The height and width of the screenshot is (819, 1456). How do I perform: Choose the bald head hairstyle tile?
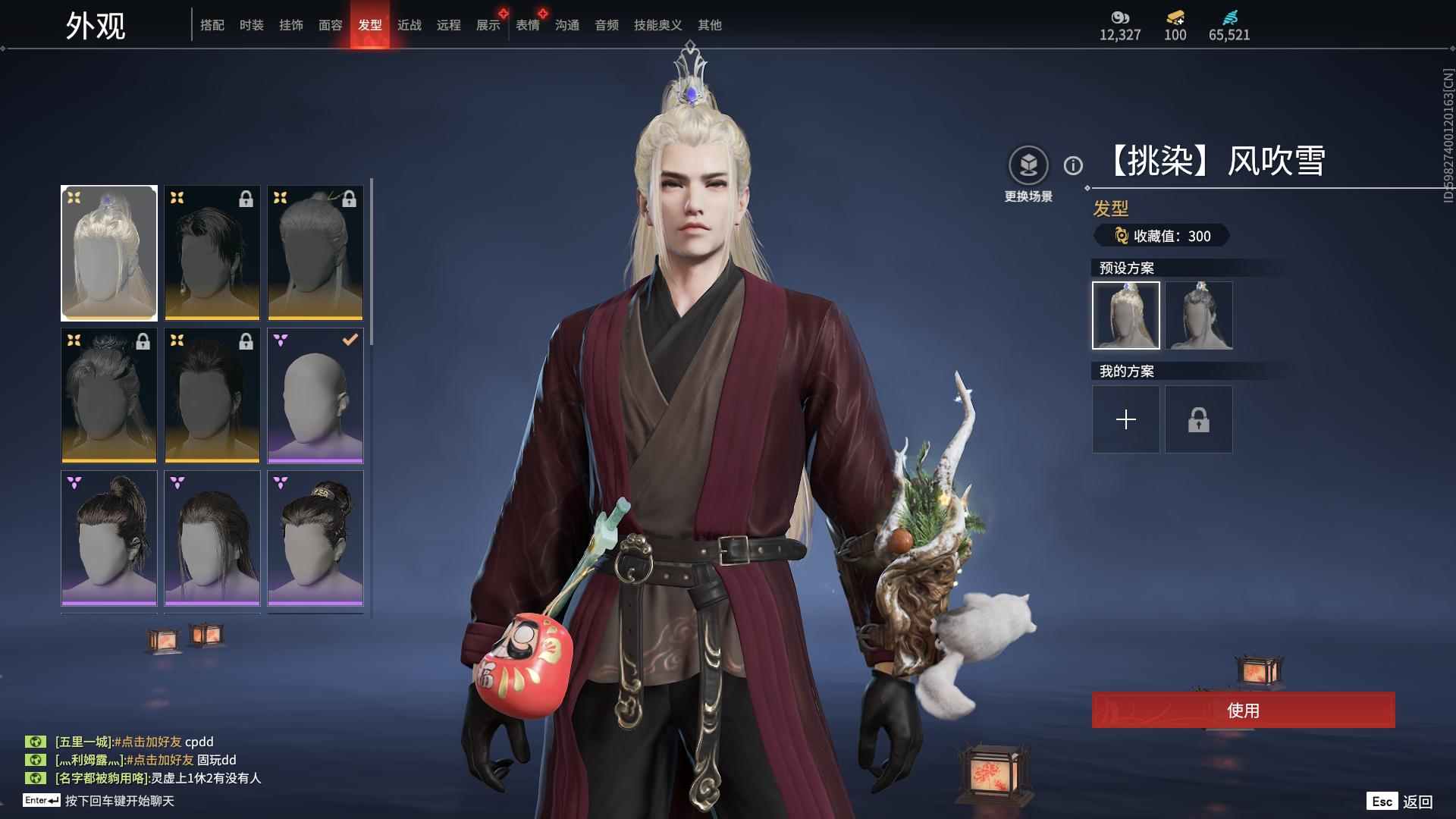[315, 395]
